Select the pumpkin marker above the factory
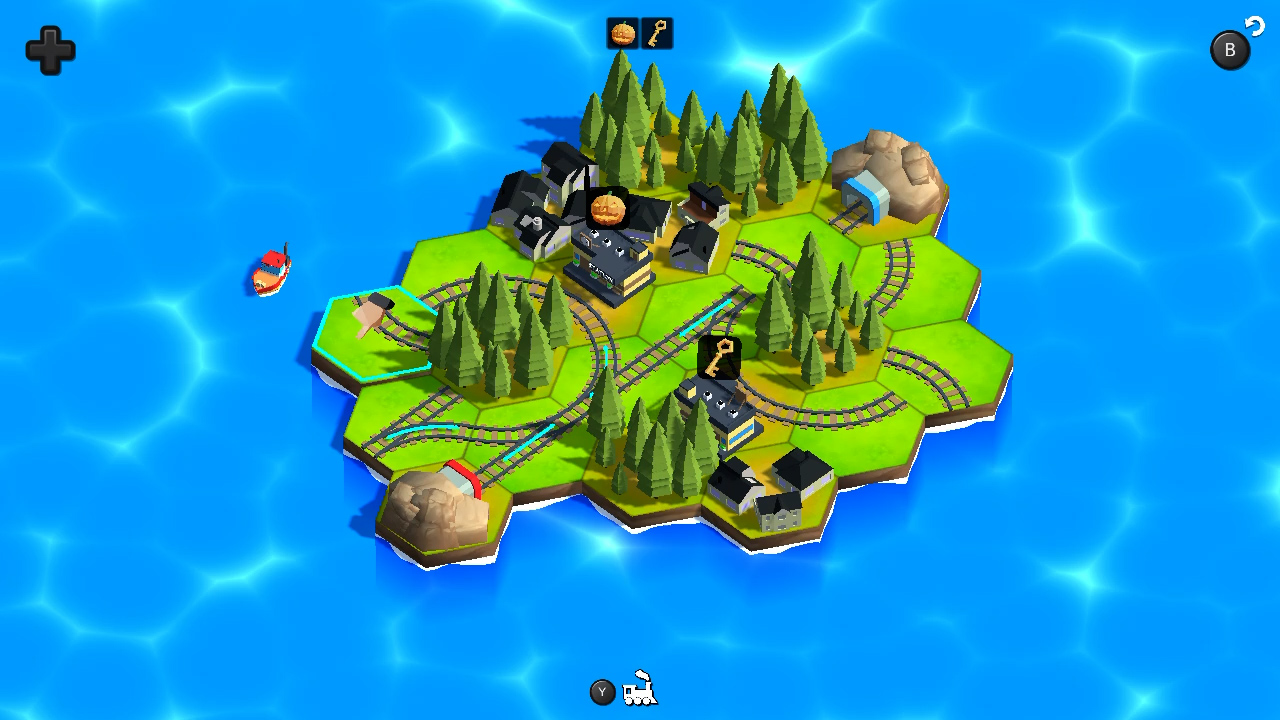The width and height of the screenshot is (1280, 720). point(608,207)
